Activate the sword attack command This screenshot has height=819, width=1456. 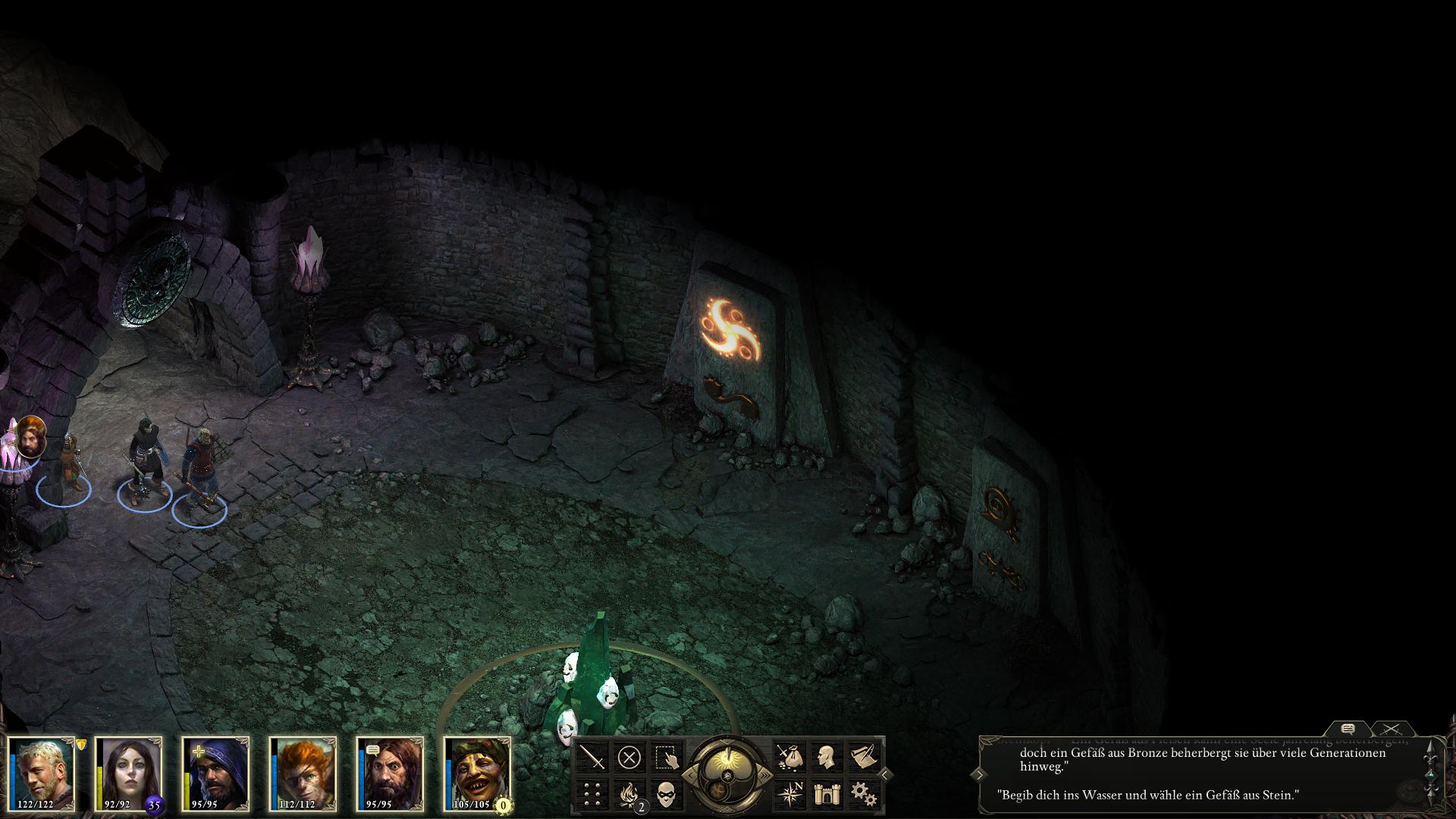click(593, 757)
